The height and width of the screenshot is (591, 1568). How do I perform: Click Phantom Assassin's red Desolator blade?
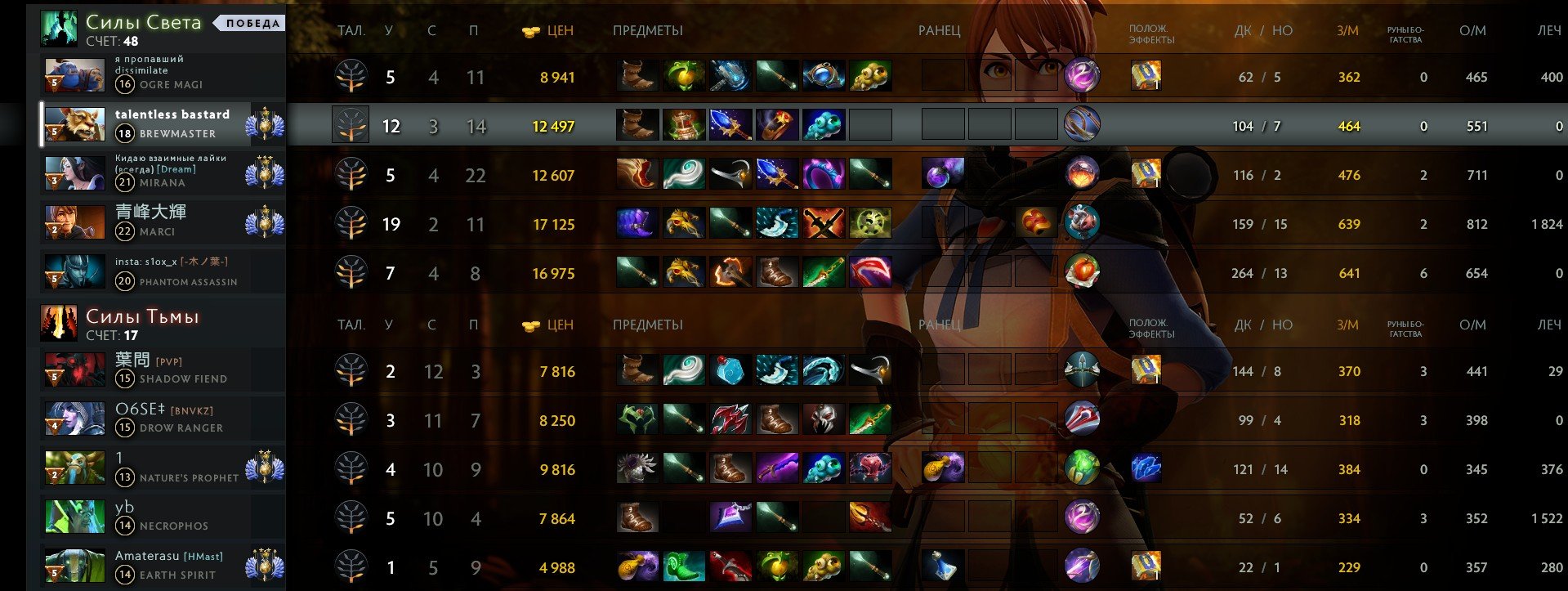click(870, 272)
